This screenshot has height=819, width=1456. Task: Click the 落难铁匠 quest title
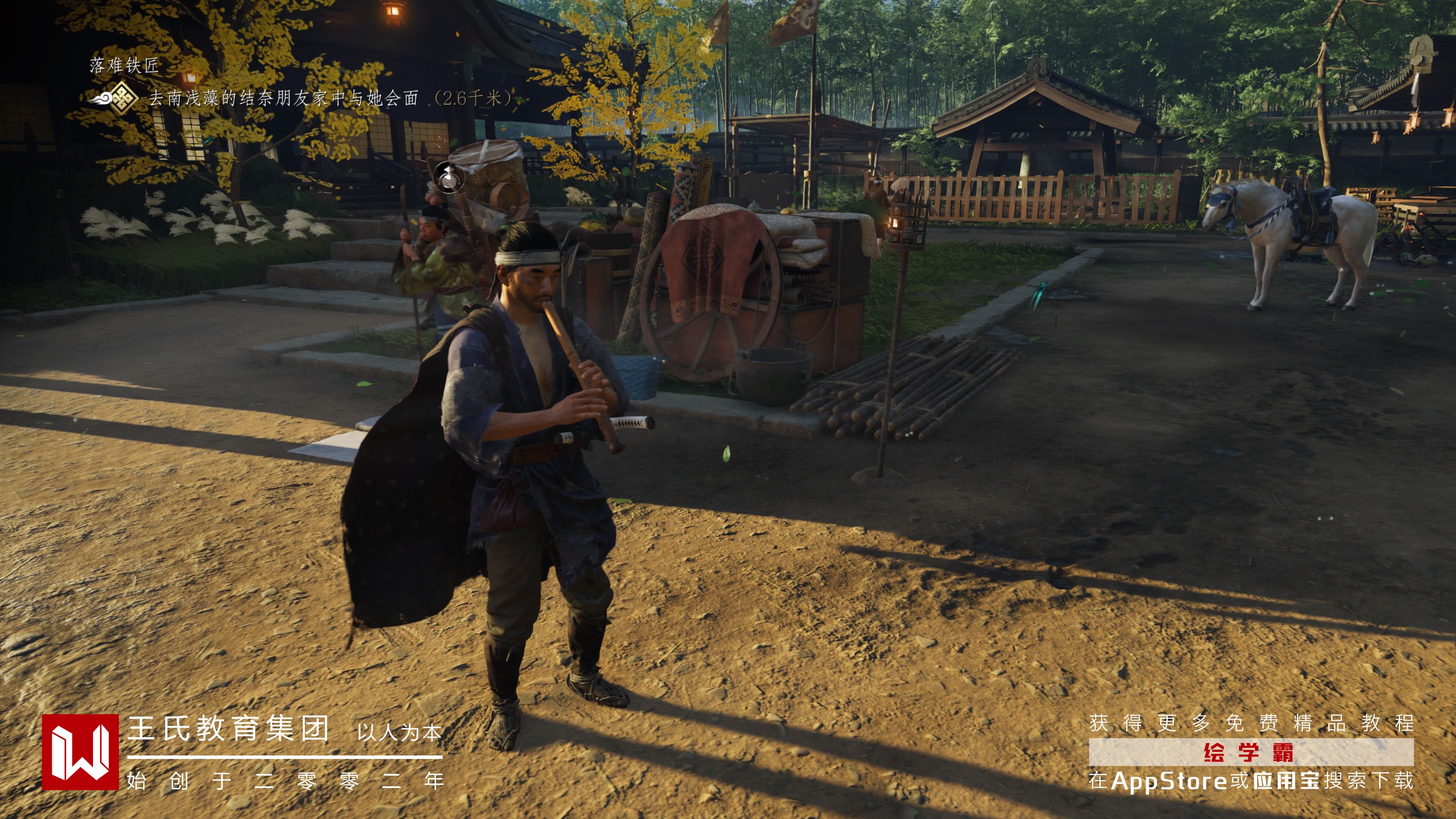(x=124, y=66)
